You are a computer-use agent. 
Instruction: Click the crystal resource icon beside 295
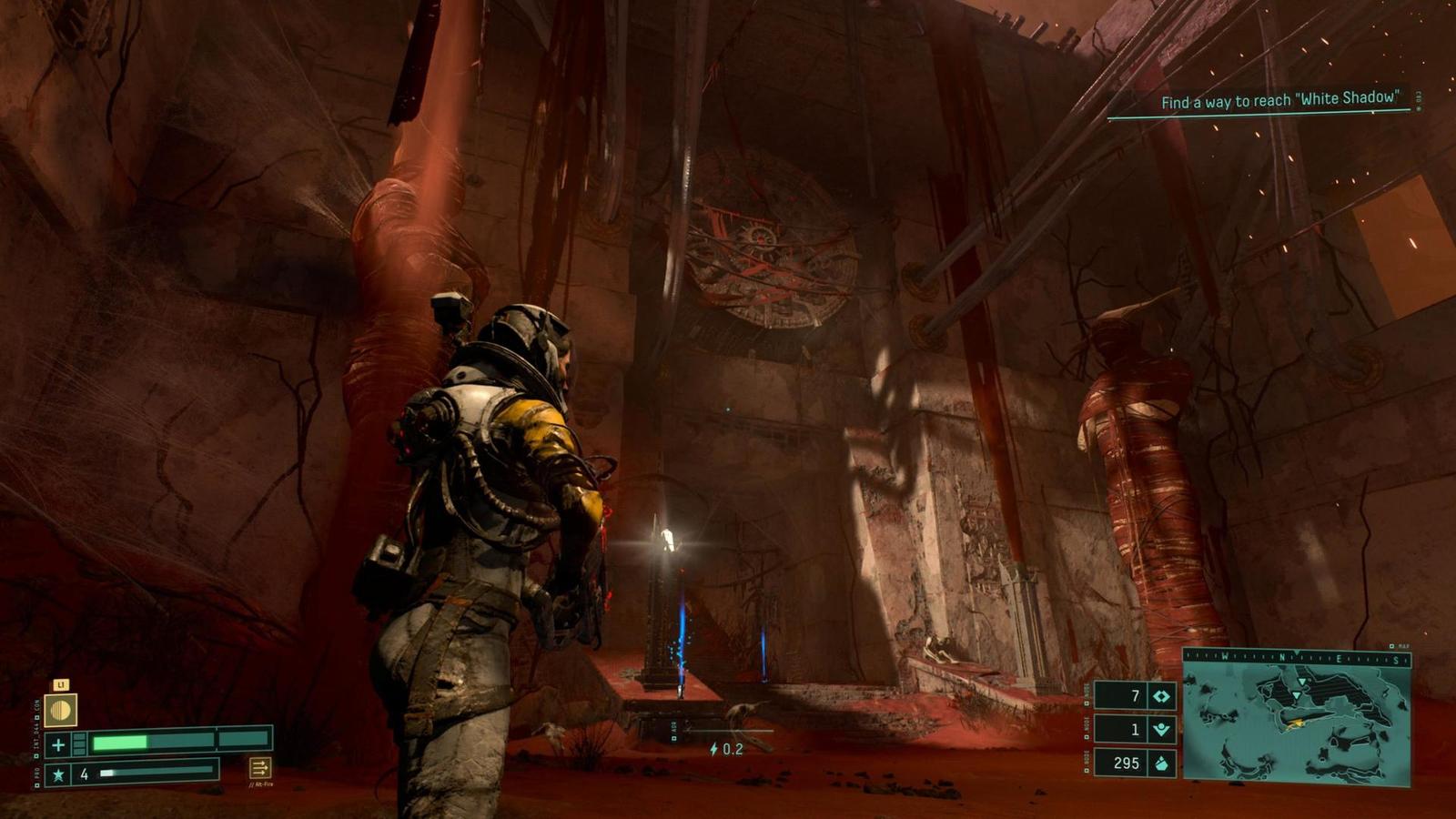pos(1161,763)
